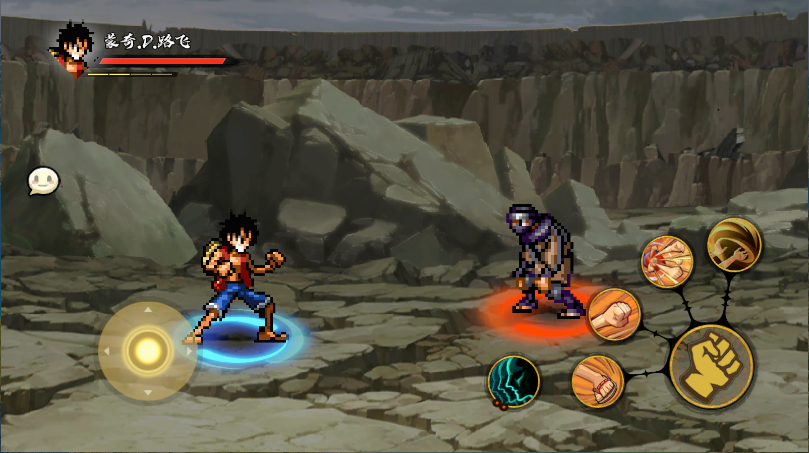
Task: Activate the single punch skill
Action: tap(613, 314)
